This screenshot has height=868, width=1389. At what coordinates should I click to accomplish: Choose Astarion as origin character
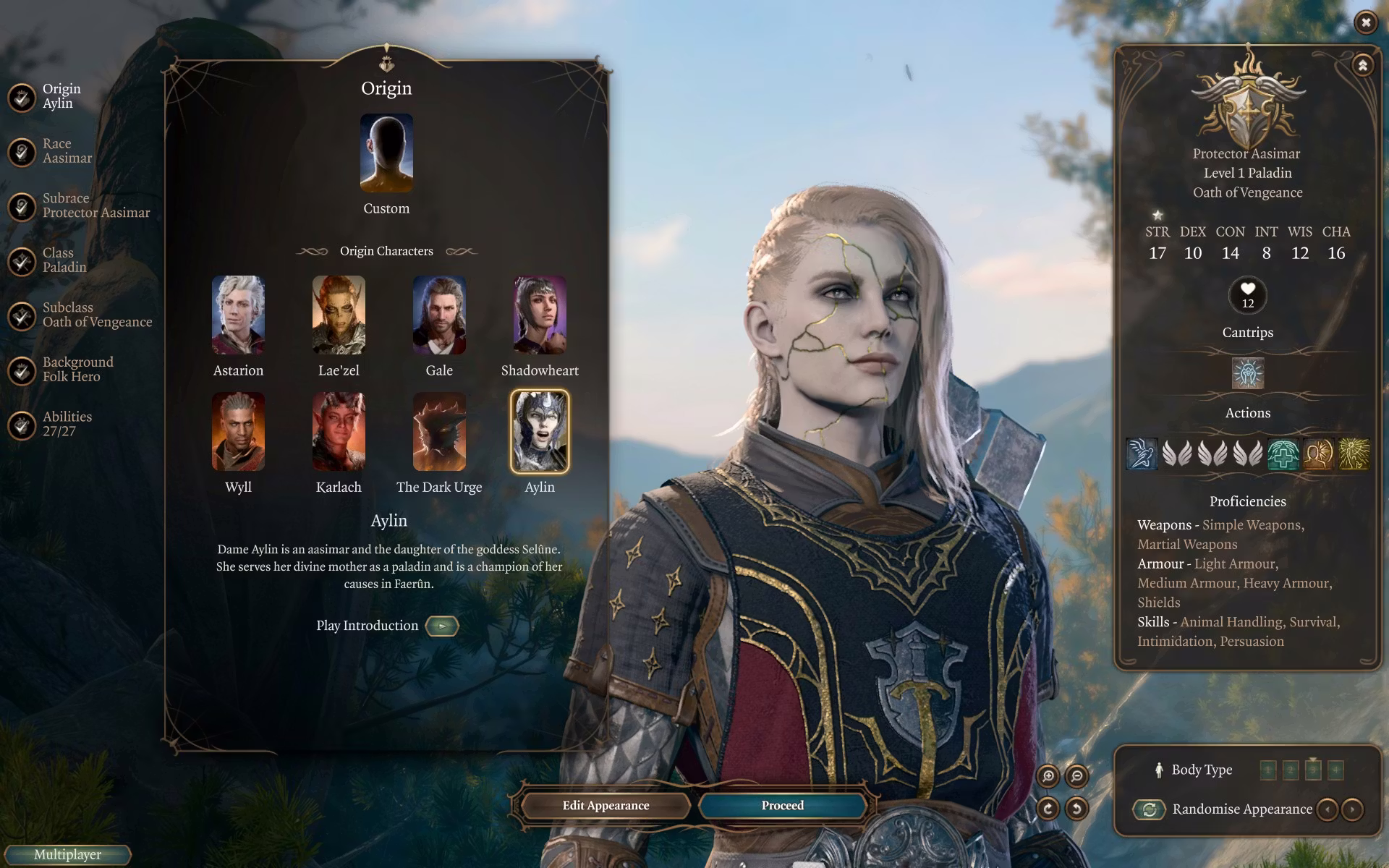click(238, 315)
